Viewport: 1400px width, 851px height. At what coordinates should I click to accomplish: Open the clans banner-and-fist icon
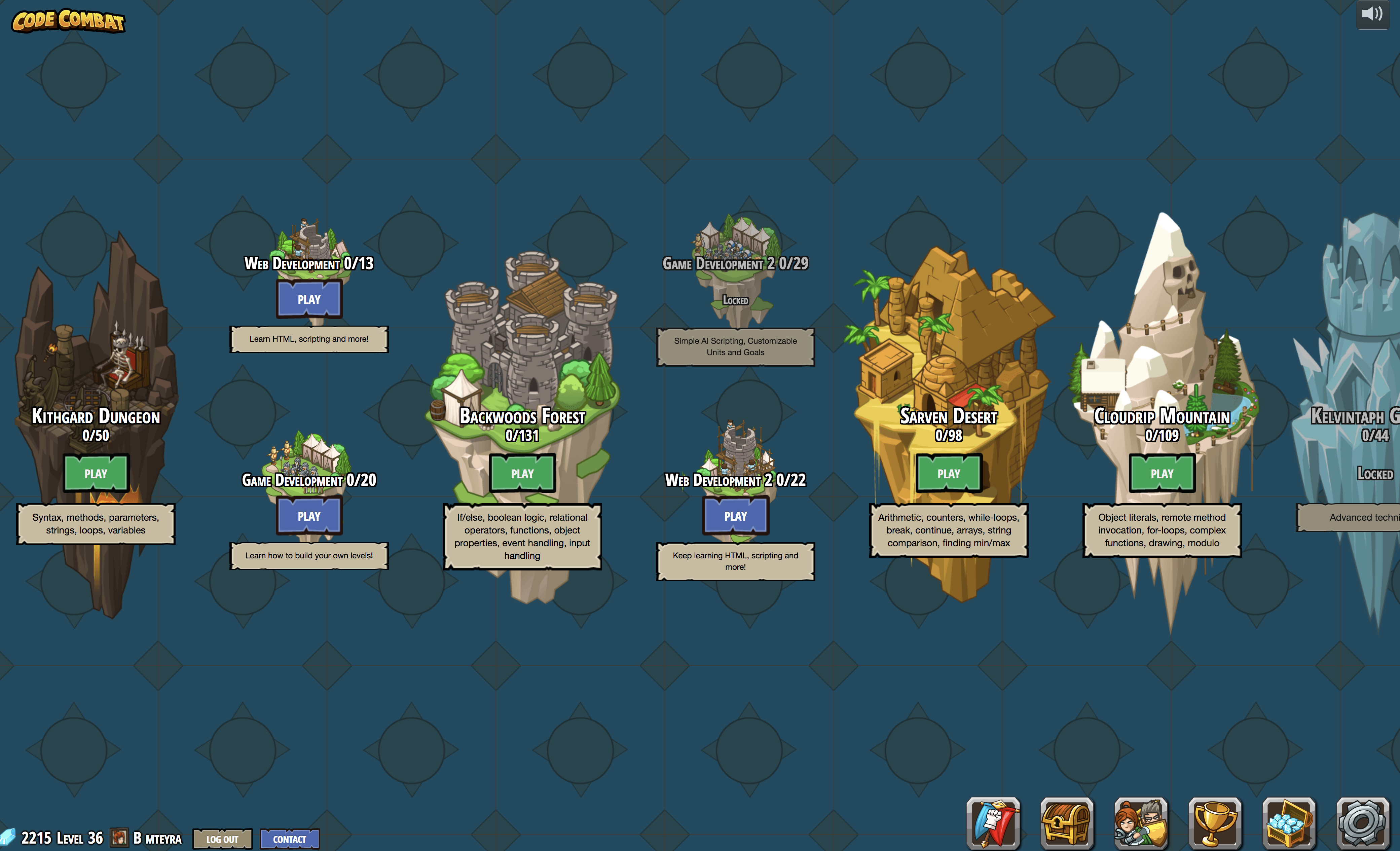pos(993,823)
